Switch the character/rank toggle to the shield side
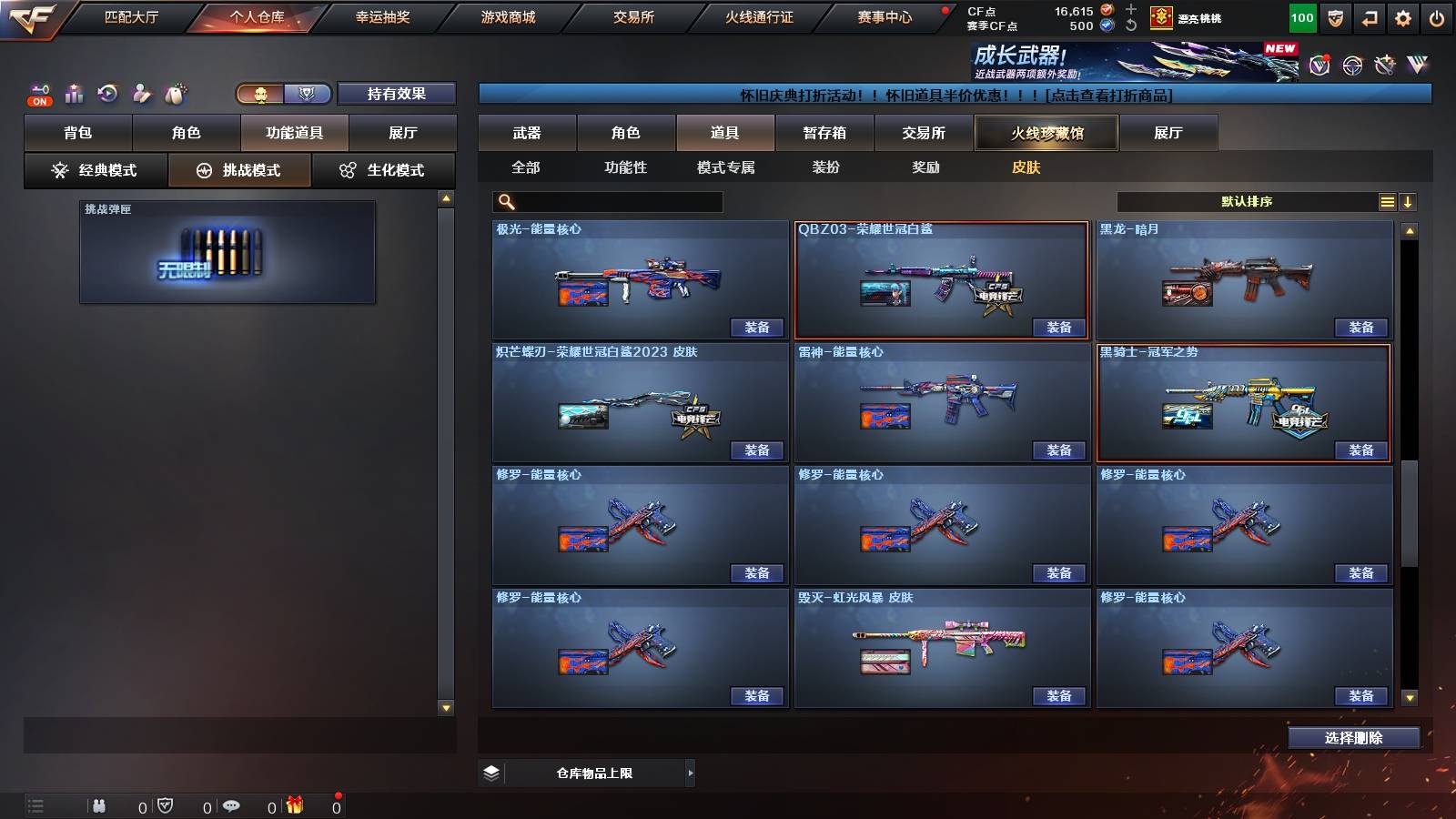The height and width of the screenshot is (819, 1456). pos(309,94)
